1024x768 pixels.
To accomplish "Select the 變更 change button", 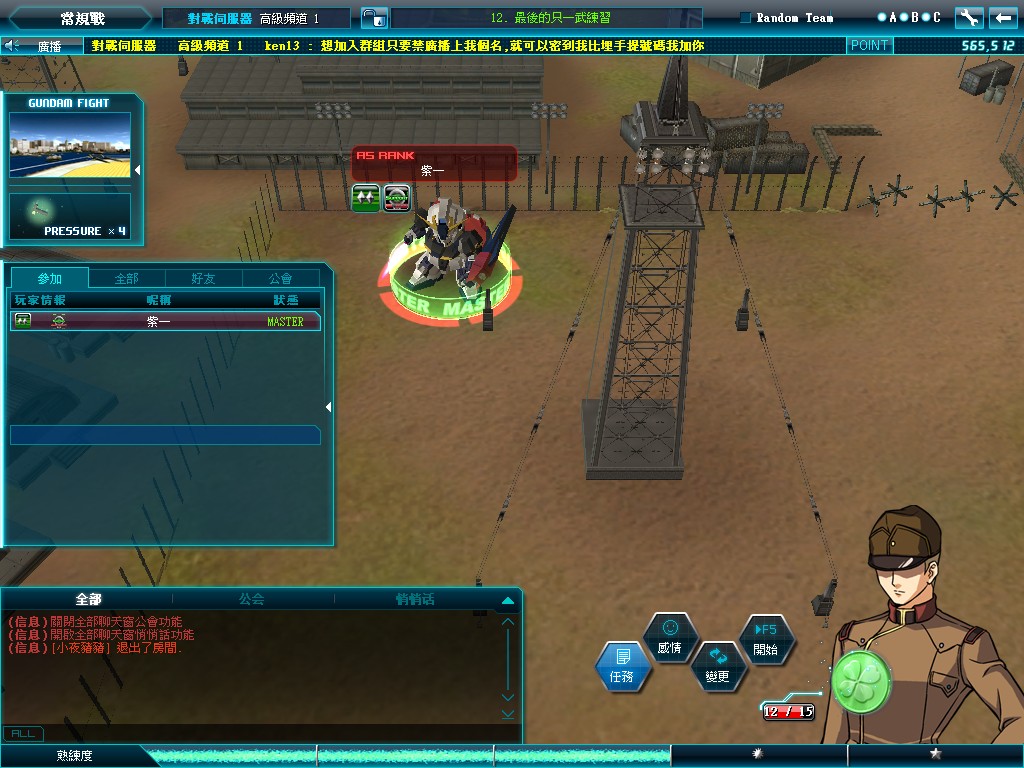I will pos(717,666).
